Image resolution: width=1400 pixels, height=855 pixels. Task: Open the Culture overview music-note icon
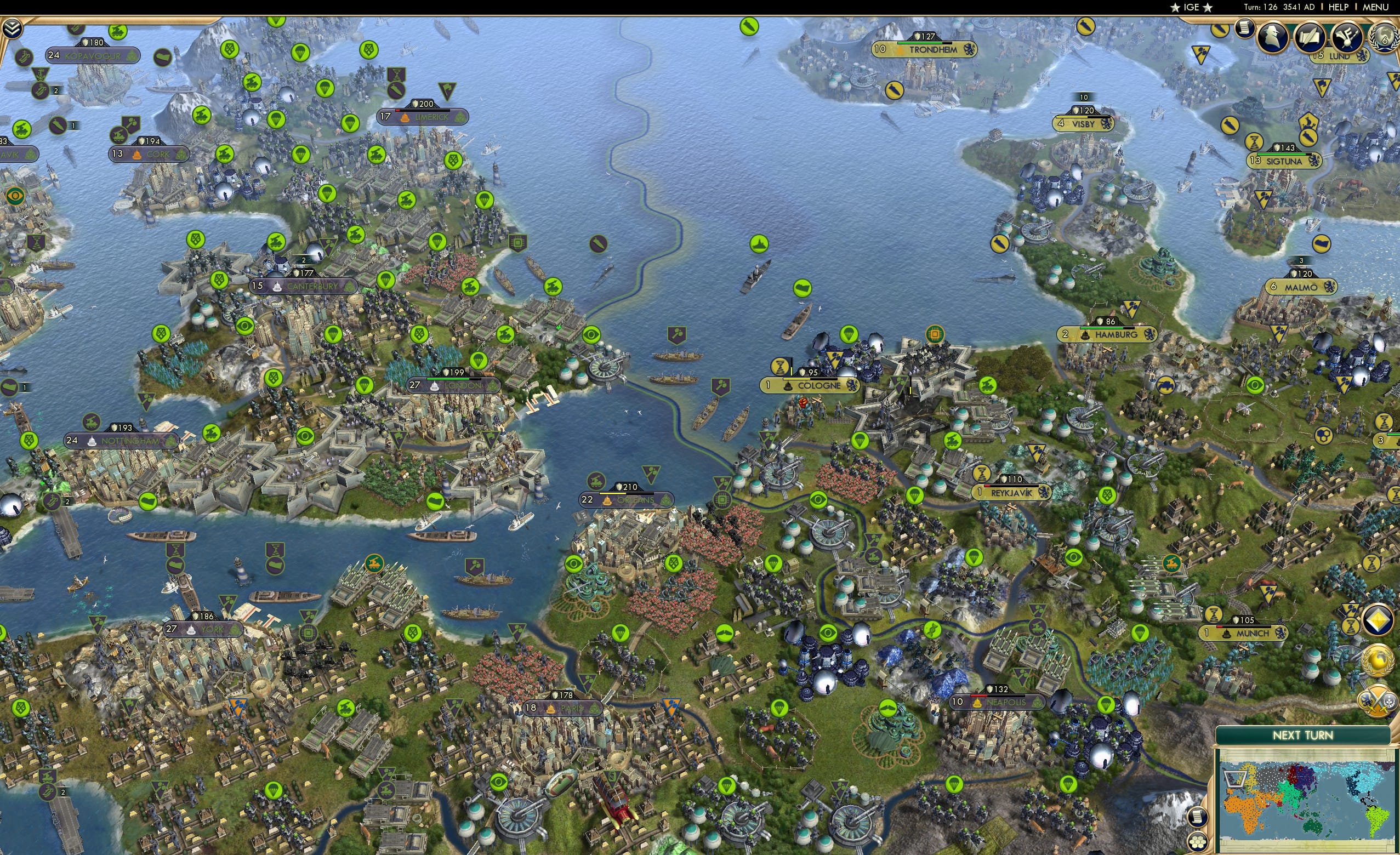pos(1348,38)
